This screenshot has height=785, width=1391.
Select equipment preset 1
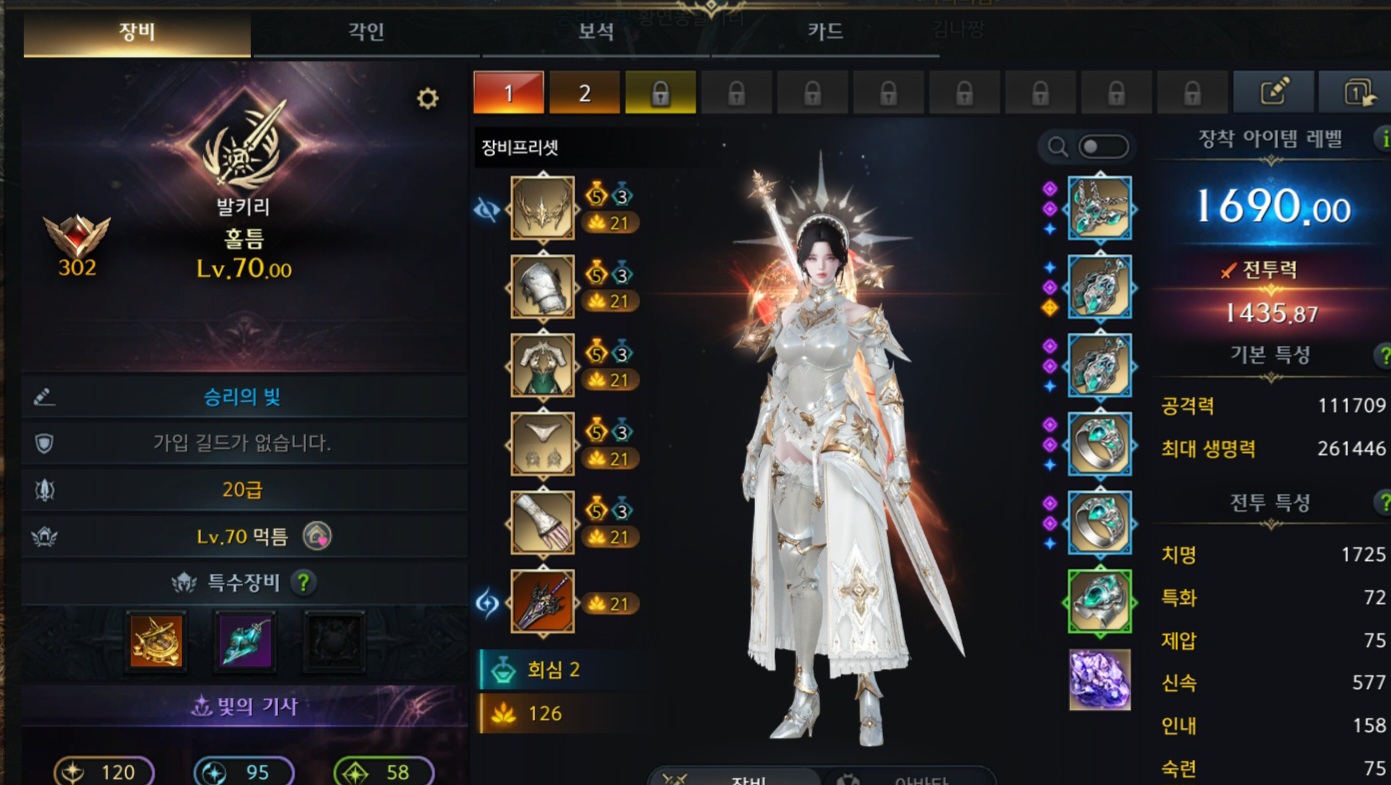click(508, 93)
